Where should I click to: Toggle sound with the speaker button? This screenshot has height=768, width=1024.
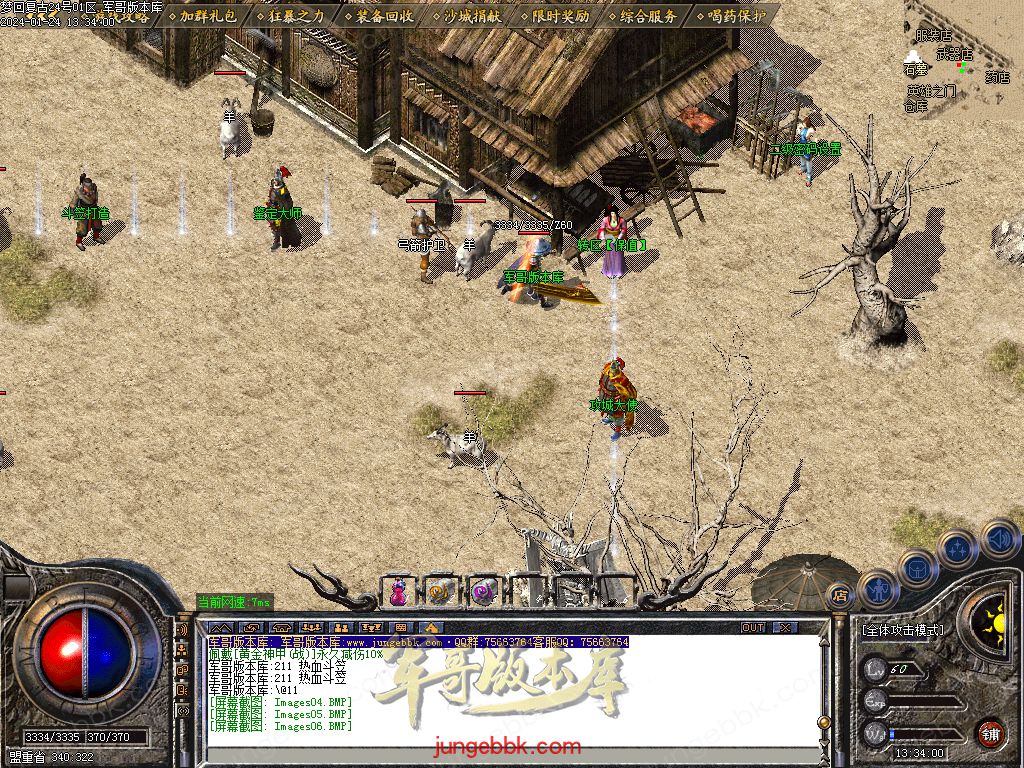click(999, 538)
